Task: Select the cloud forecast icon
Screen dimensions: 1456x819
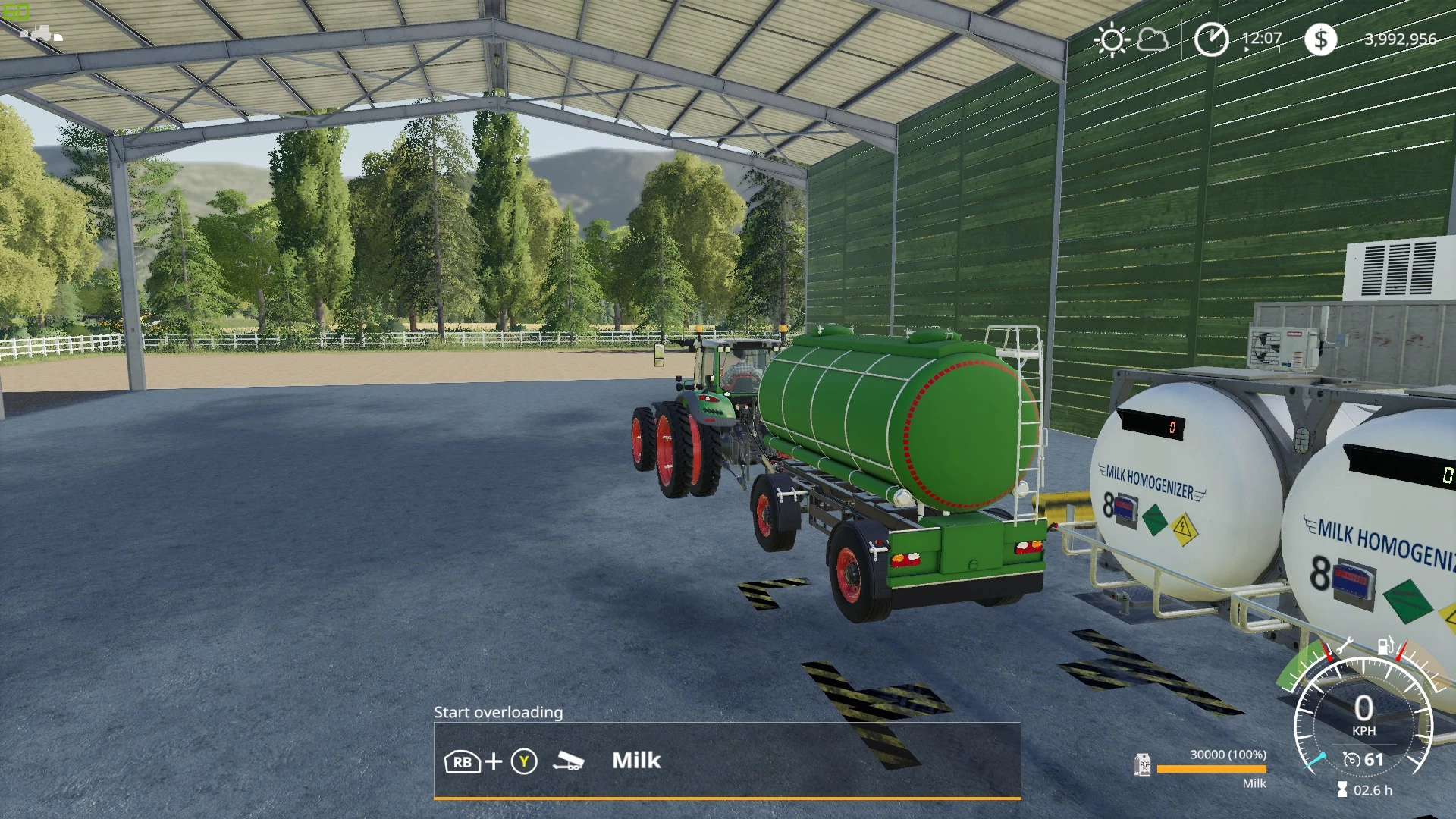Action: (x=1153, y=39)
